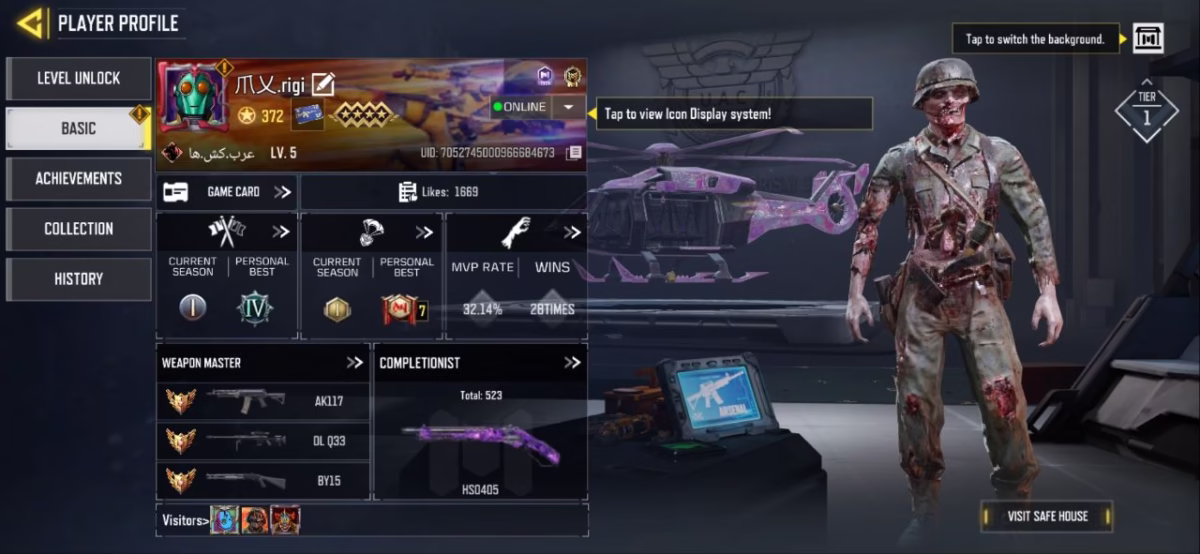
Task: Edit the player name with pencil icon
Action: 323,86
